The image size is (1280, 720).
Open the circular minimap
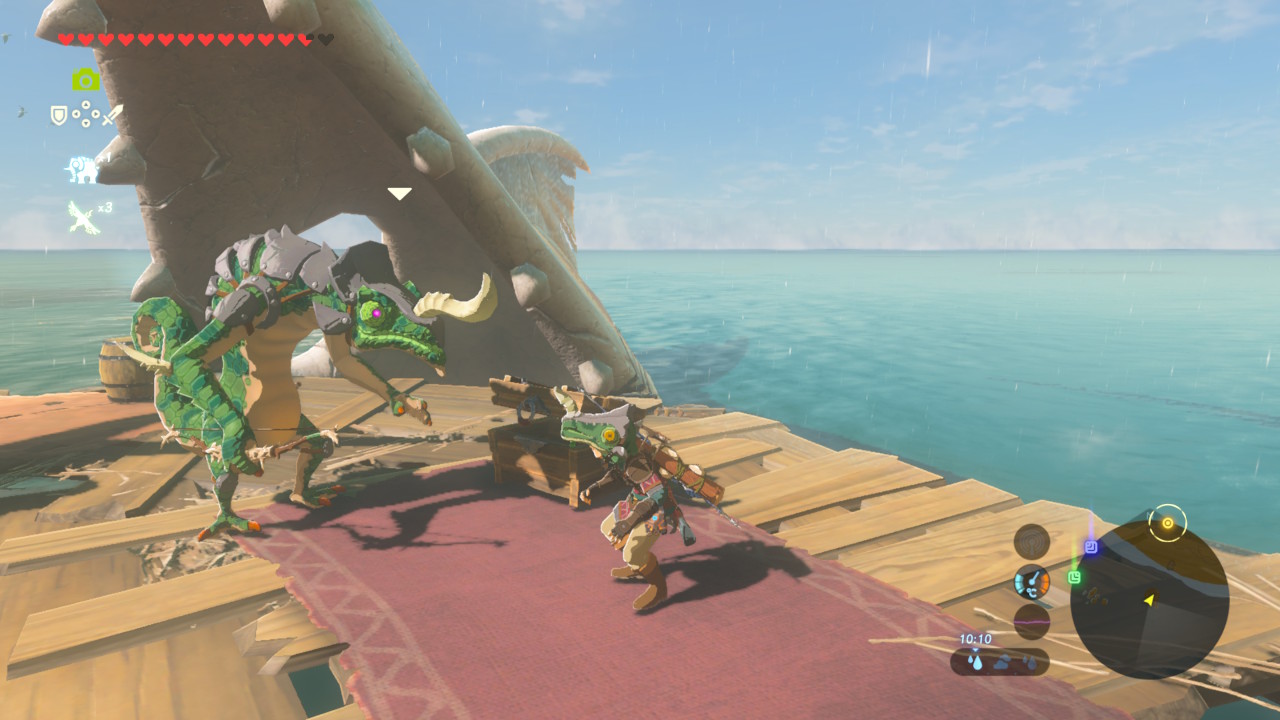[x=1149, y=600]
